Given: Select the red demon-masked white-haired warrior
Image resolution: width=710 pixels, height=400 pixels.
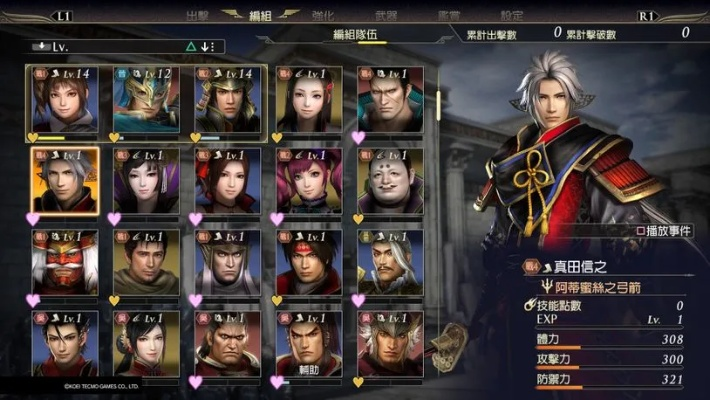Looking at the screenshot, I should point(65,263).
